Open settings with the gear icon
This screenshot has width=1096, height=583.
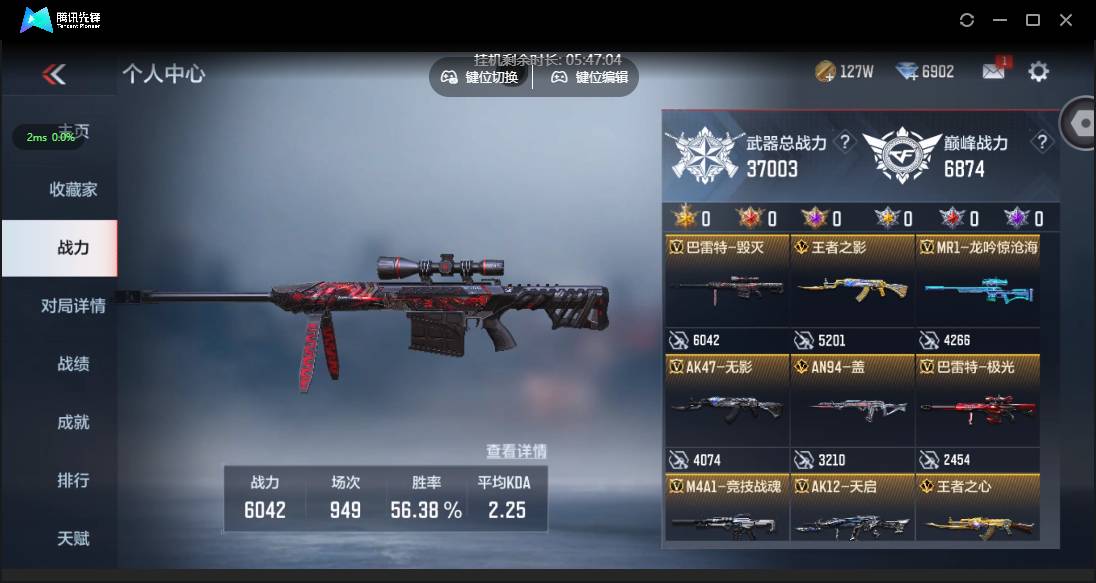(1039, 71)
